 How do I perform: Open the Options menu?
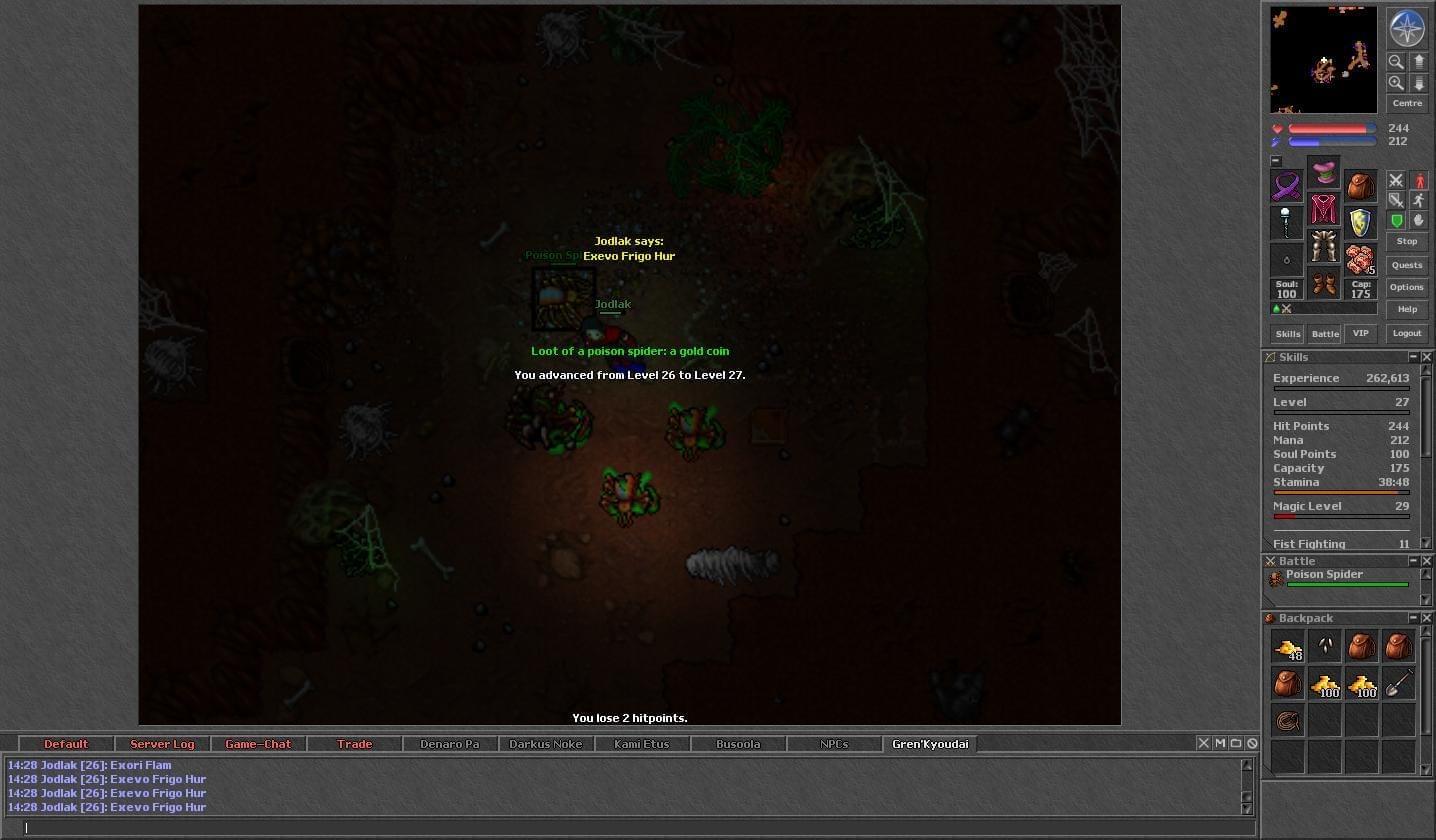tap(1407, 287)
